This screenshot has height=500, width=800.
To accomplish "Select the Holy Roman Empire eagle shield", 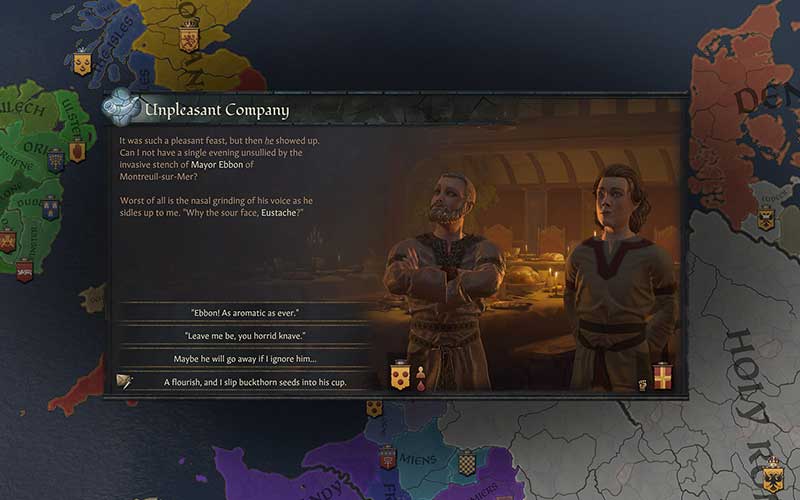I will click(x=773, y=473).
